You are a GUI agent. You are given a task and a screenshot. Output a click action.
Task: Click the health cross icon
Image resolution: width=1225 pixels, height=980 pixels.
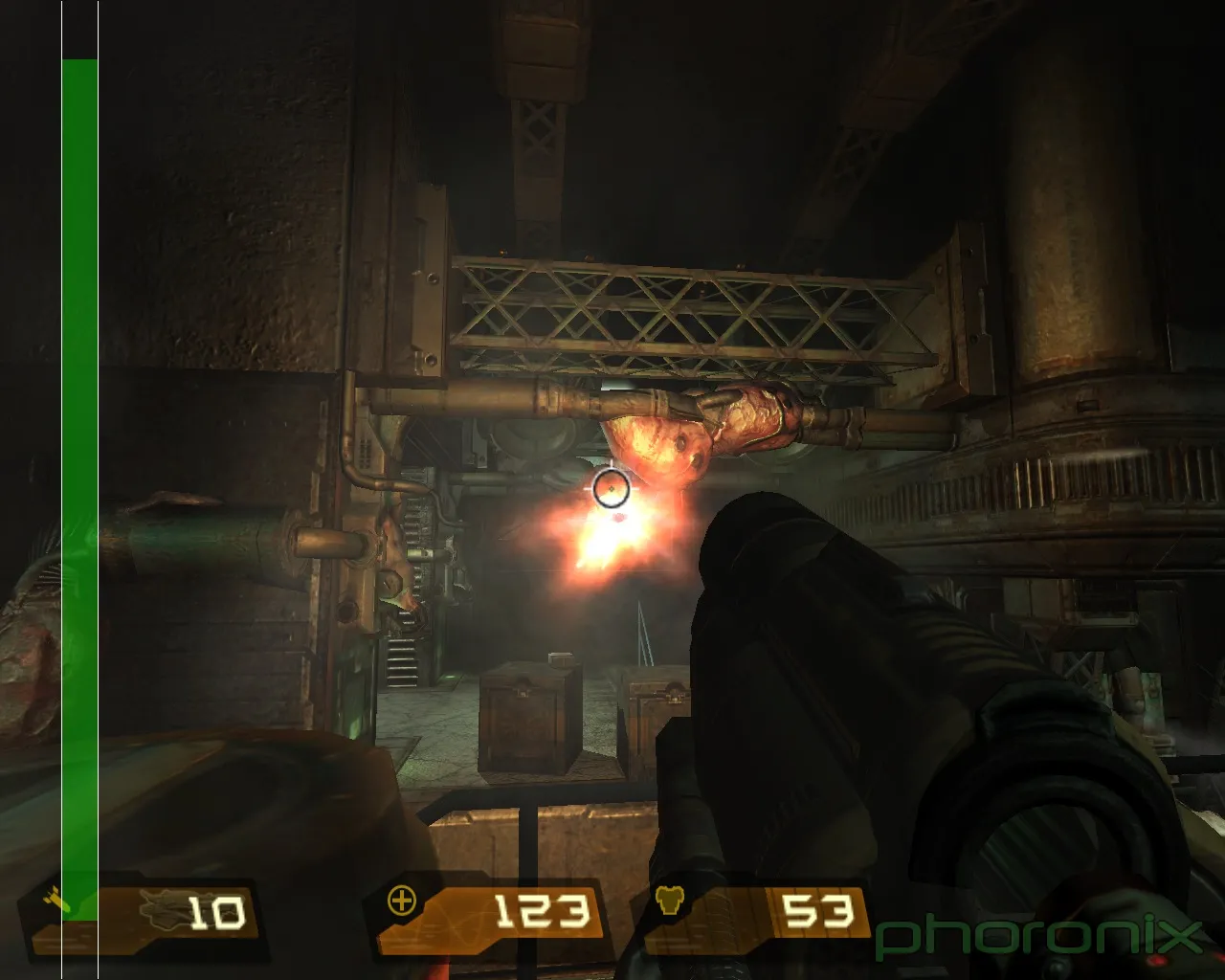(402, 901)
